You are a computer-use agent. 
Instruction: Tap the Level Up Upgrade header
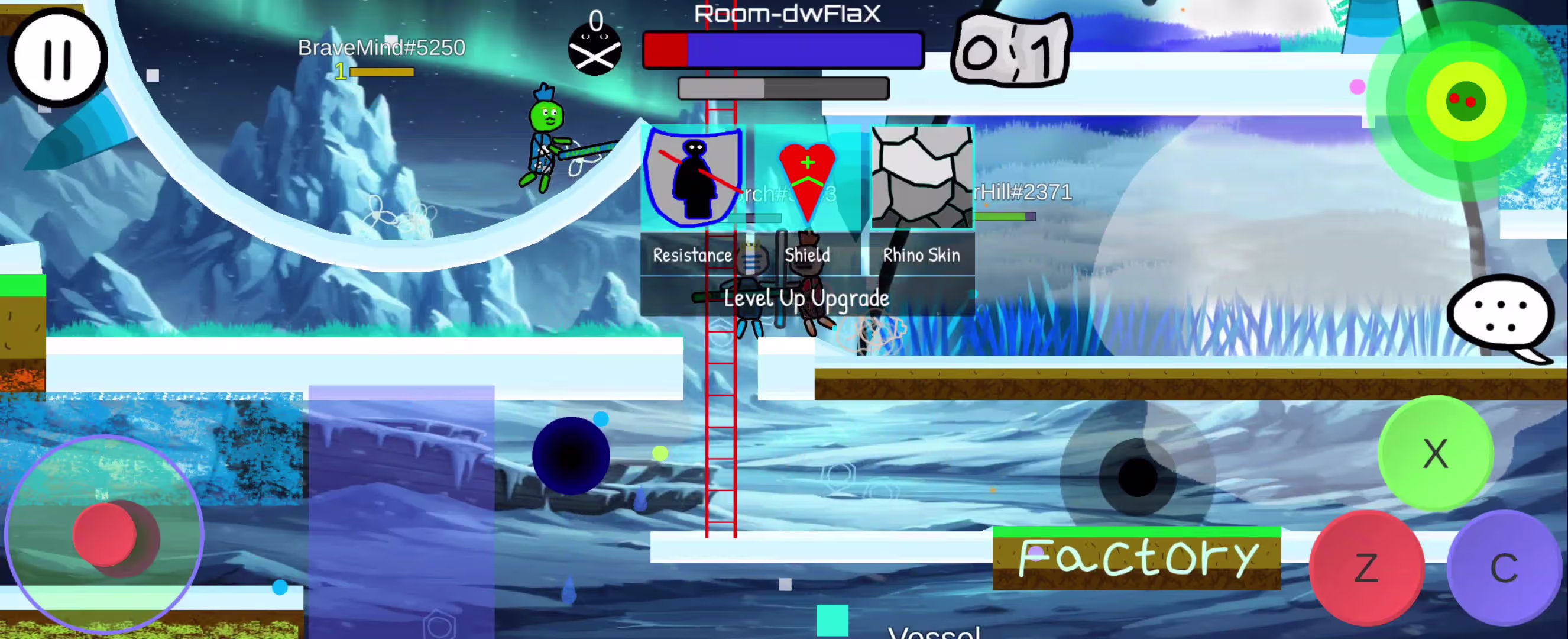807,298
